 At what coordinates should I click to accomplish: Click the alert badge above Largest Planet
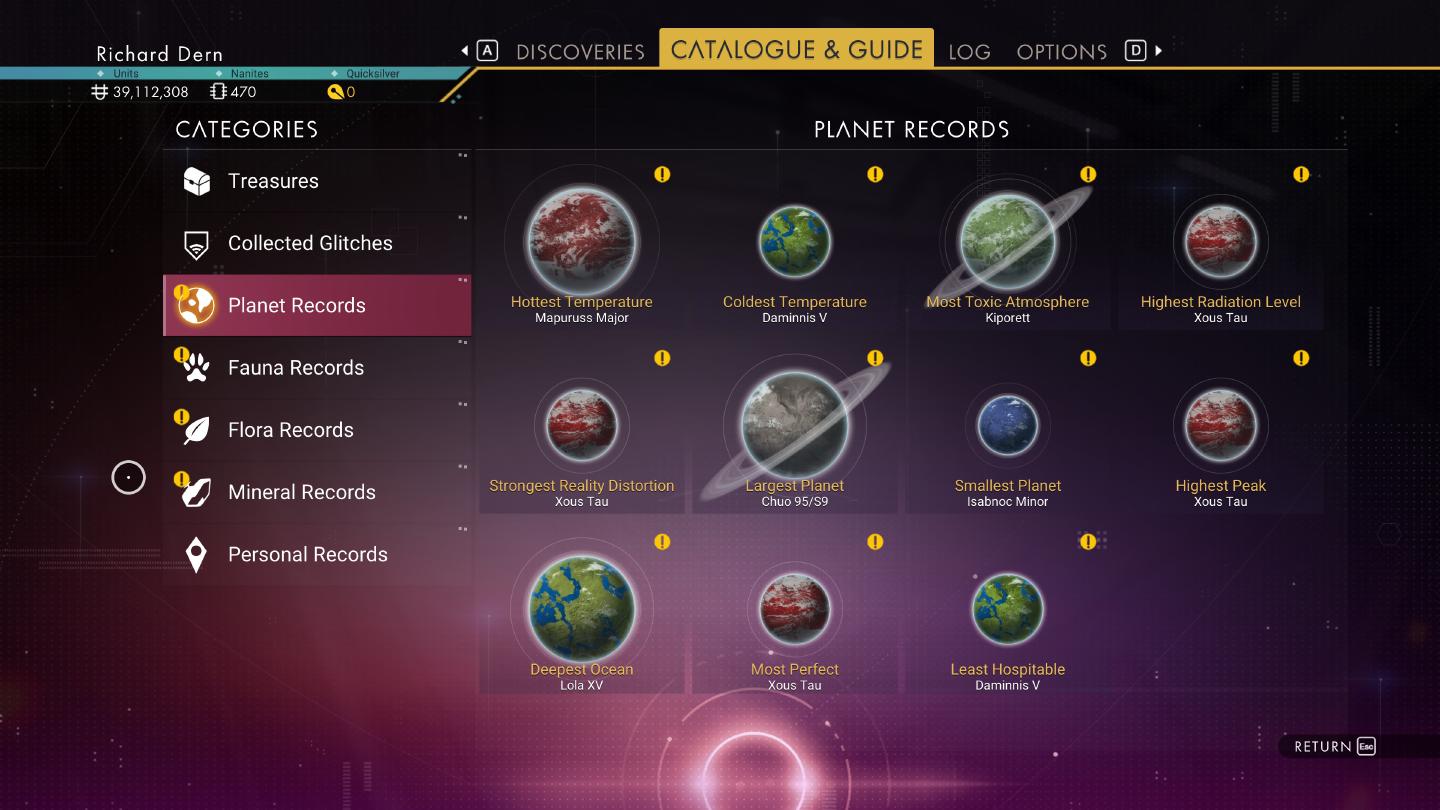[x=875, y=358]
